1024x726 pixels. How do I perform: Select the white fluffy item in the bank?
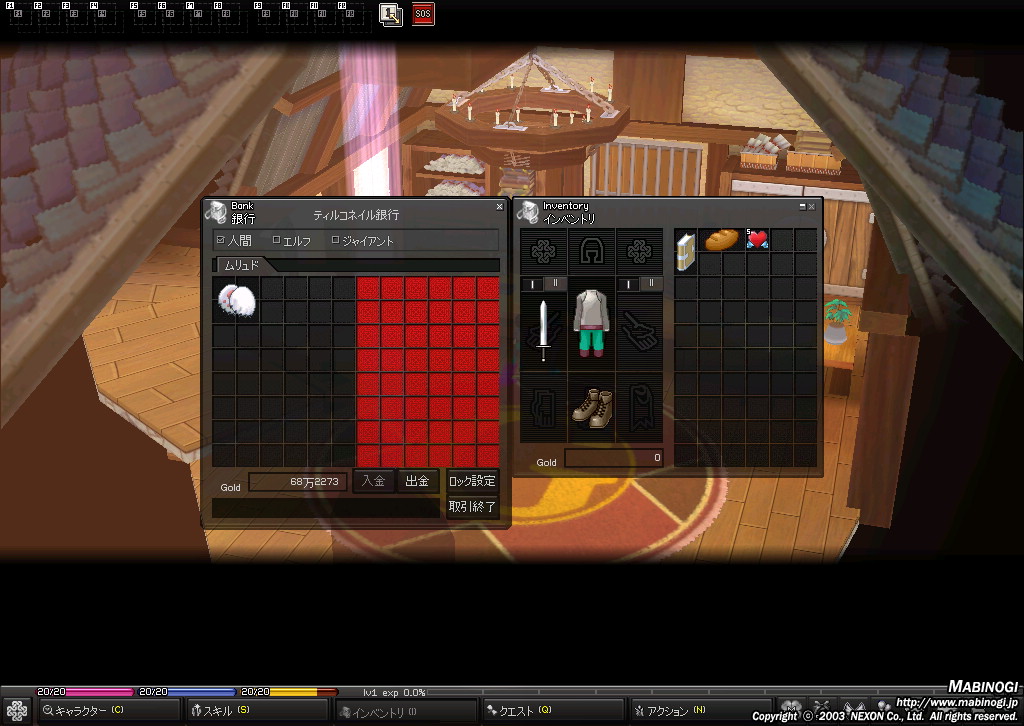coord(236,298)
